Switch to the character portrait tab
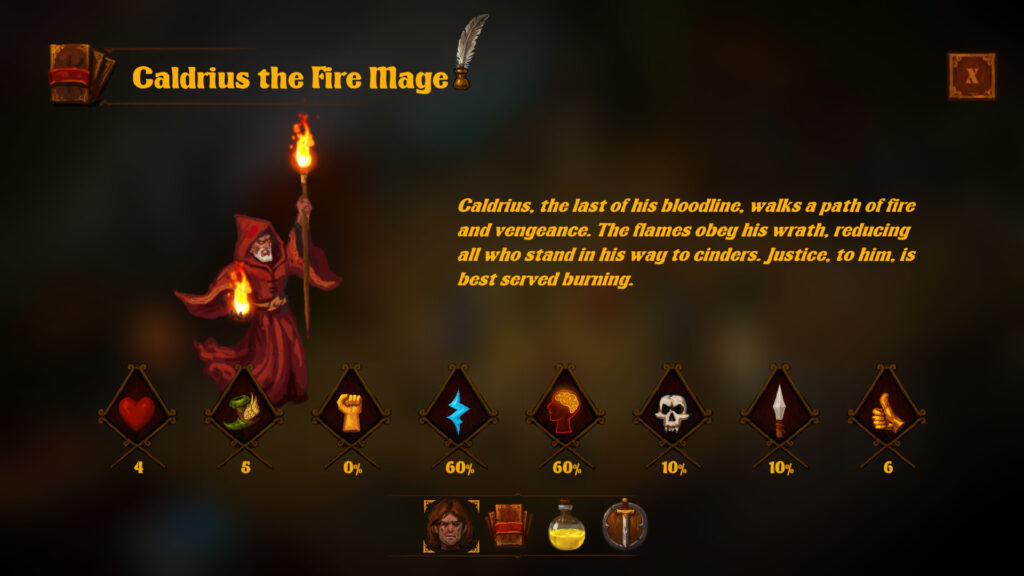This screenshot has width=1024, height=576. click(451, 526)
